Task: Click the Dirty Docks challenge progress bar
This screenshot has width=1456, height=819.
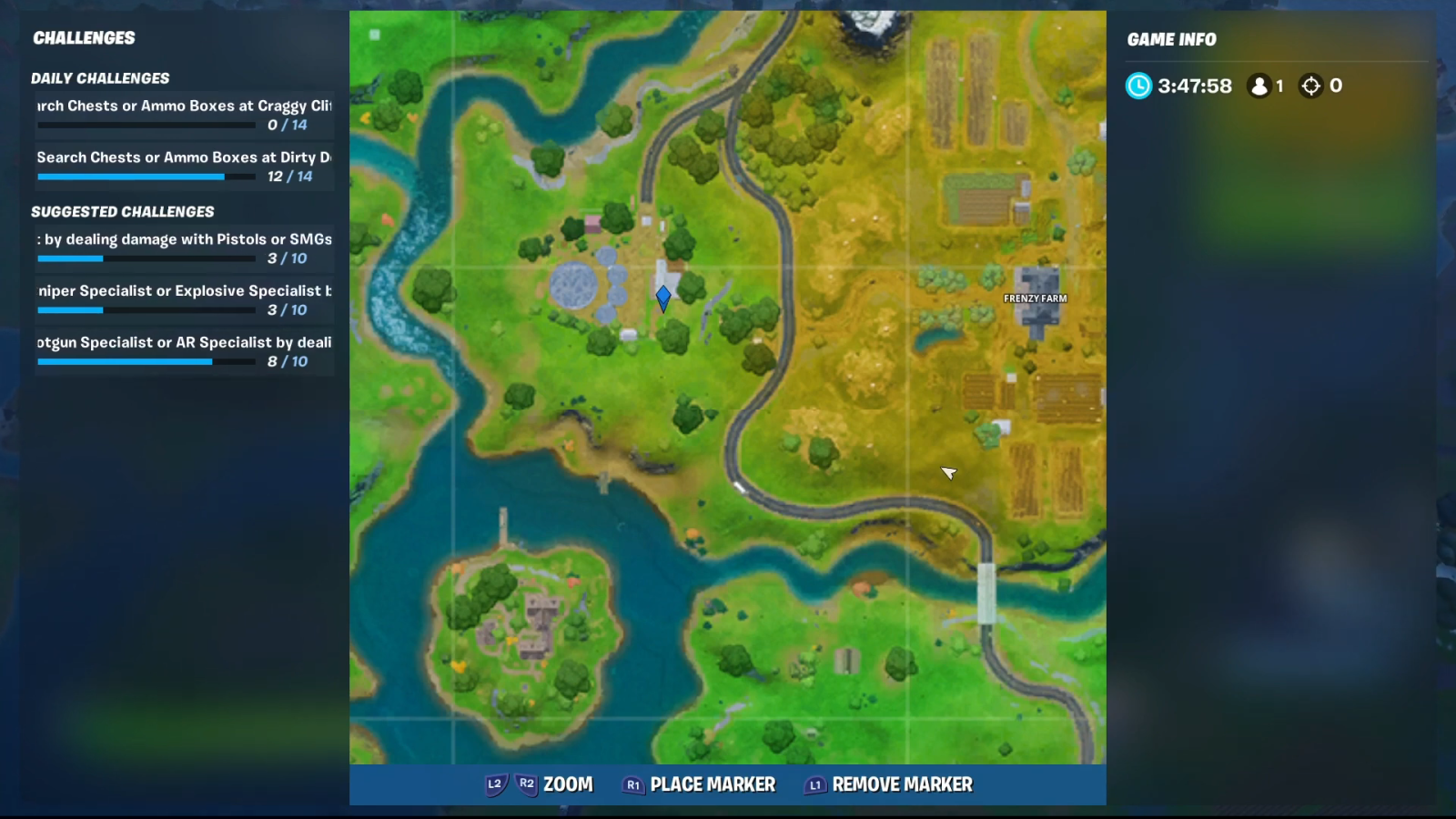Action: point(130,177)
